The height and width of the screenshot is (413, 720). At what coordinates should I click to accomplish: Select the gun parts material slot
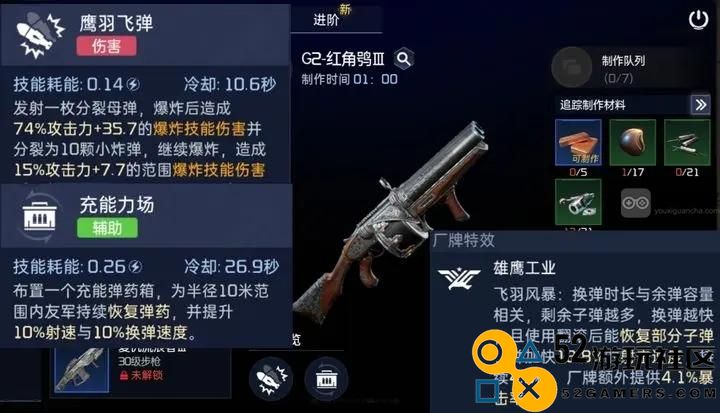(x=578, y=200)
